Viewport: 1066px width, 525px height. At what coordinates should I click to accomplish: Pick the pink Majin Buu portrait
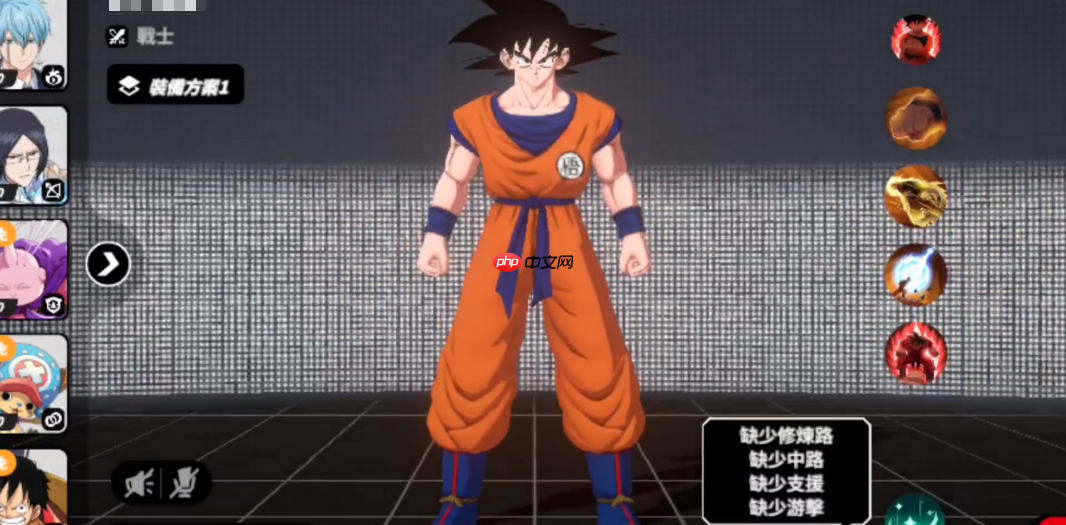pyautogui.click(x=33, y=268)
